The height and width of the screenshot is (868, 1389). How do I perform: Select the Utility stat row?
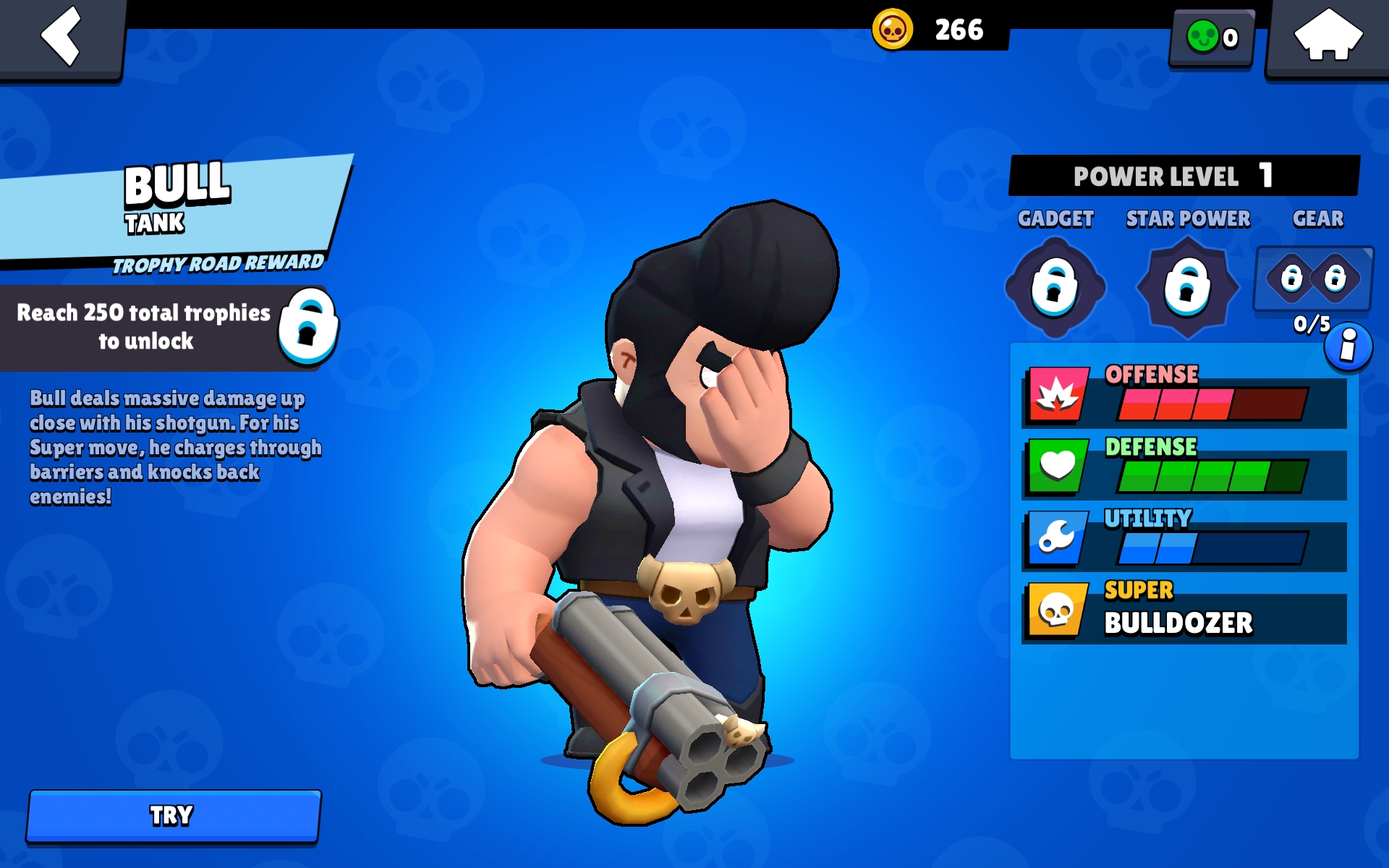tap(1184, 542)
